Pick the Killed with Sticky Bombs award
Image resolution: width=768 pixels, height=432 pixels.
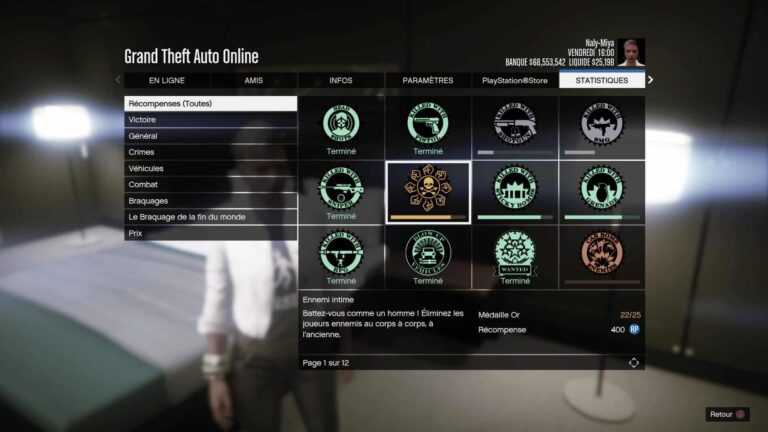point(515,191)
